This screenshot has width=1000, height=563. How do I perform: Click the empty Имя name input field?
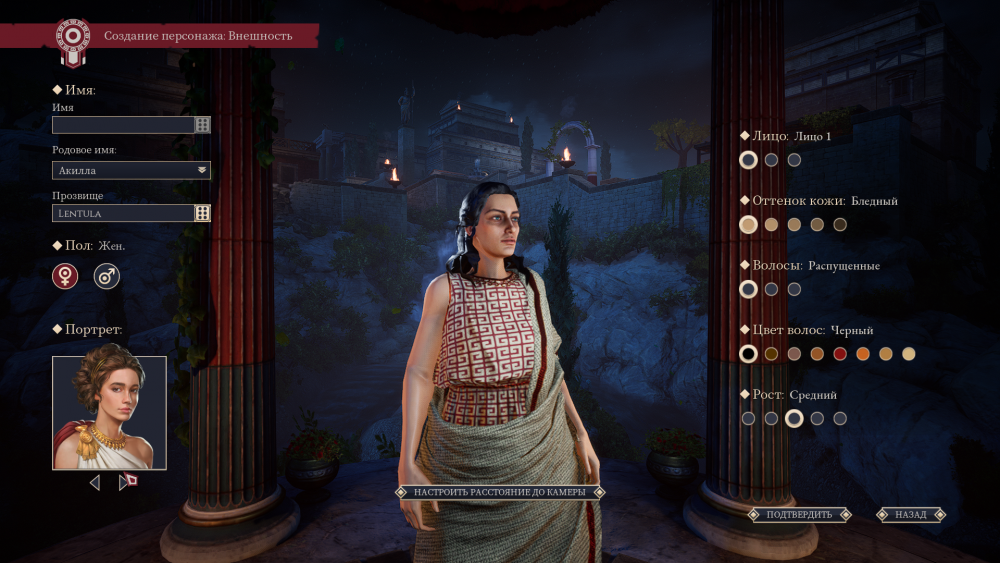click(123, 125)
